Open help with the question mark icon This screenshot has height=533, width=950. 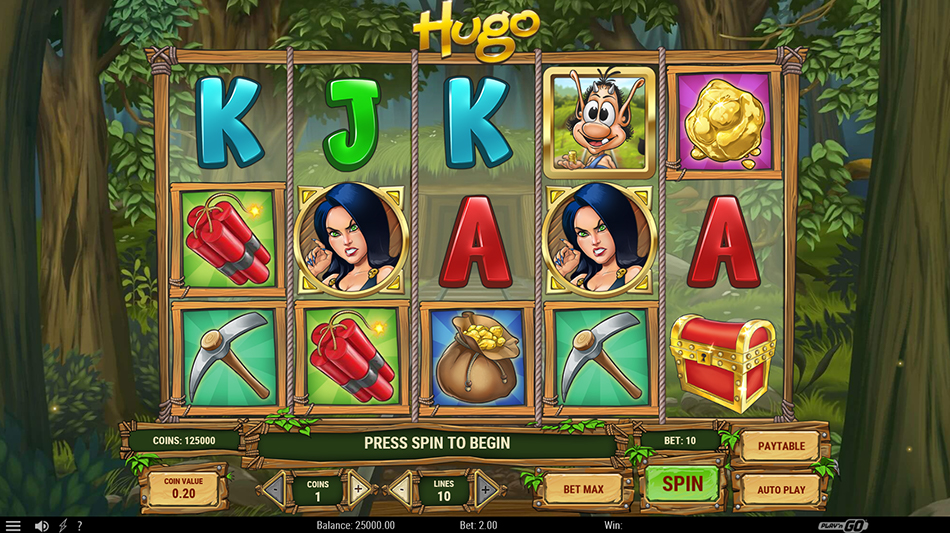coord(79,525)
